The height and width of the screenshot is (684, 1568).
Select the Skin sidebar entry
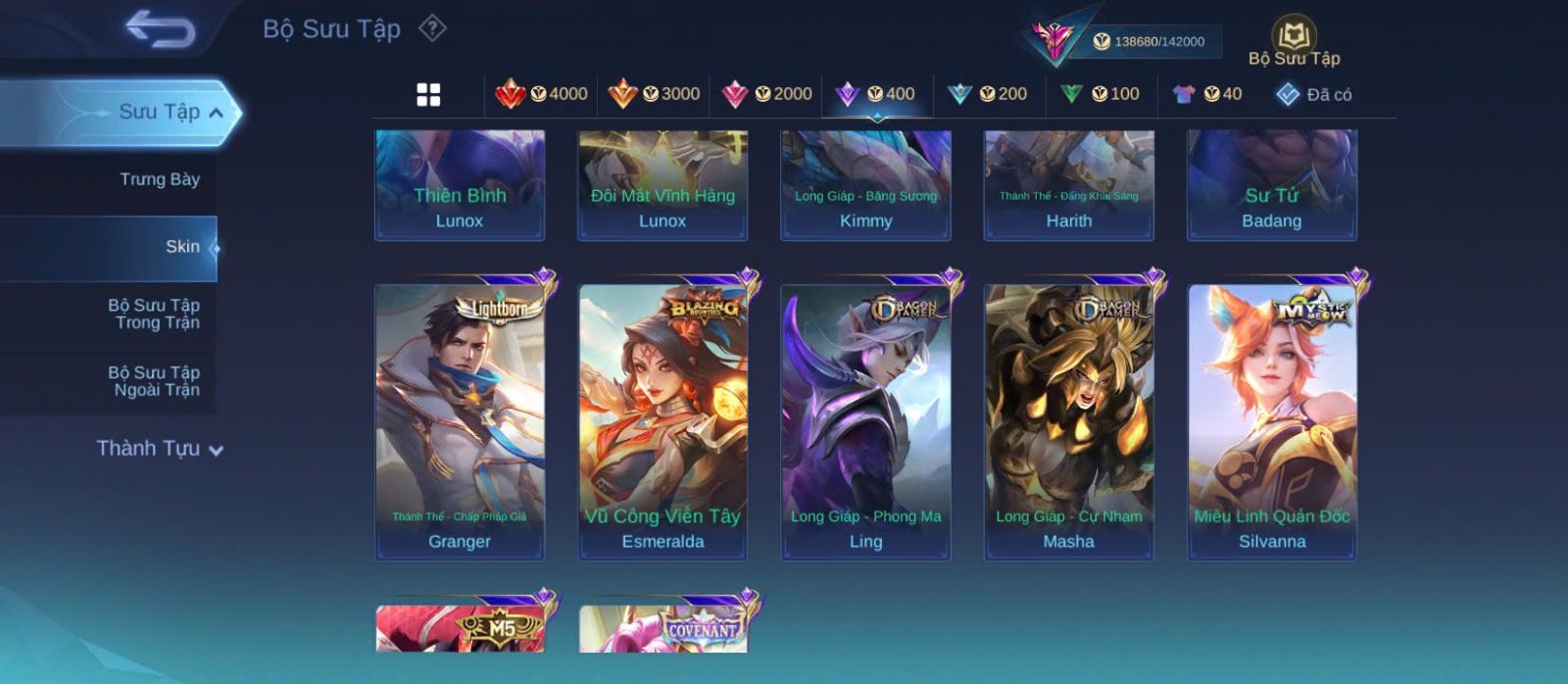[182, 247]
